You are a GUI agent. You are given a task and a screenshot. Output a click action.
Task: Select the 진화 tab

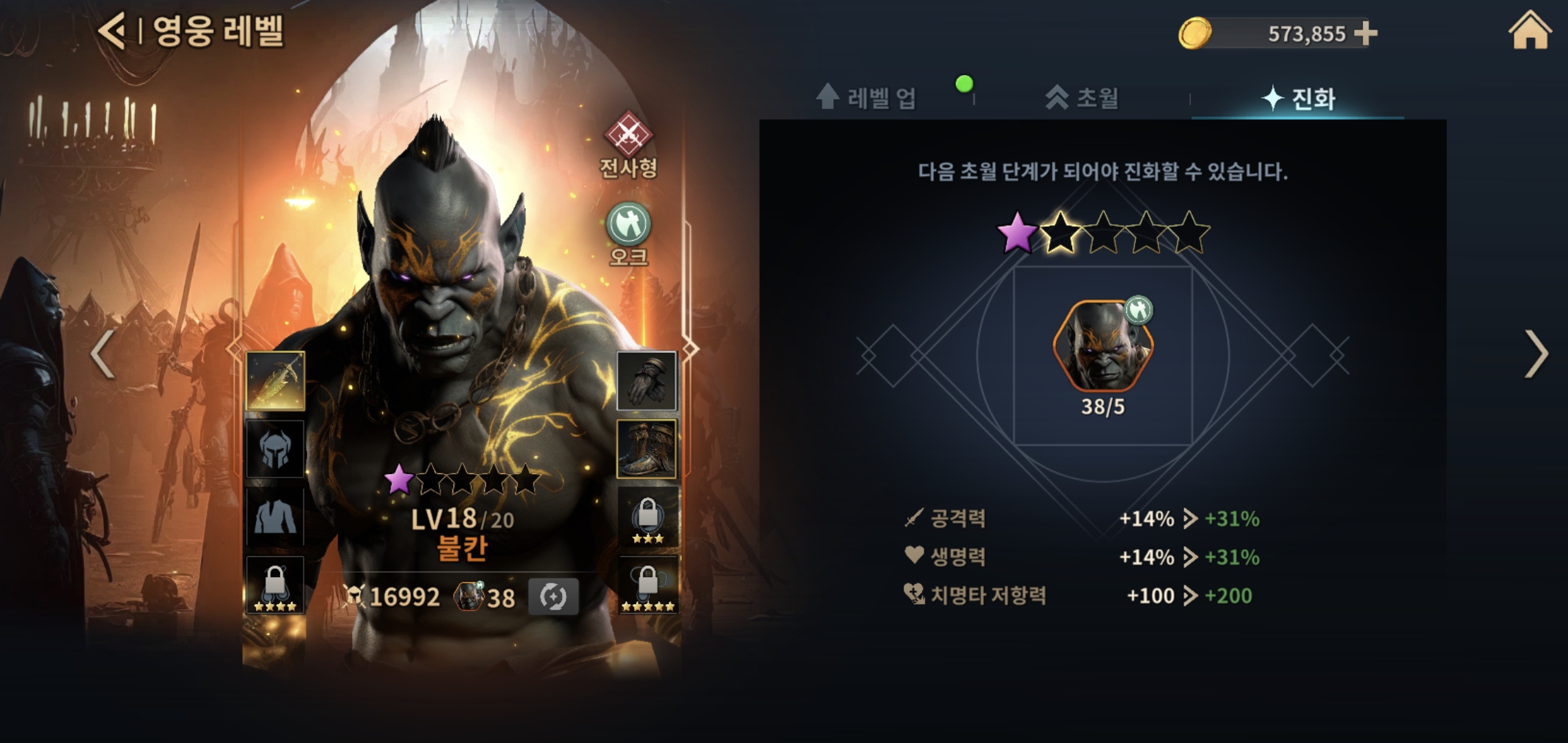click(x=1298, y=98)
